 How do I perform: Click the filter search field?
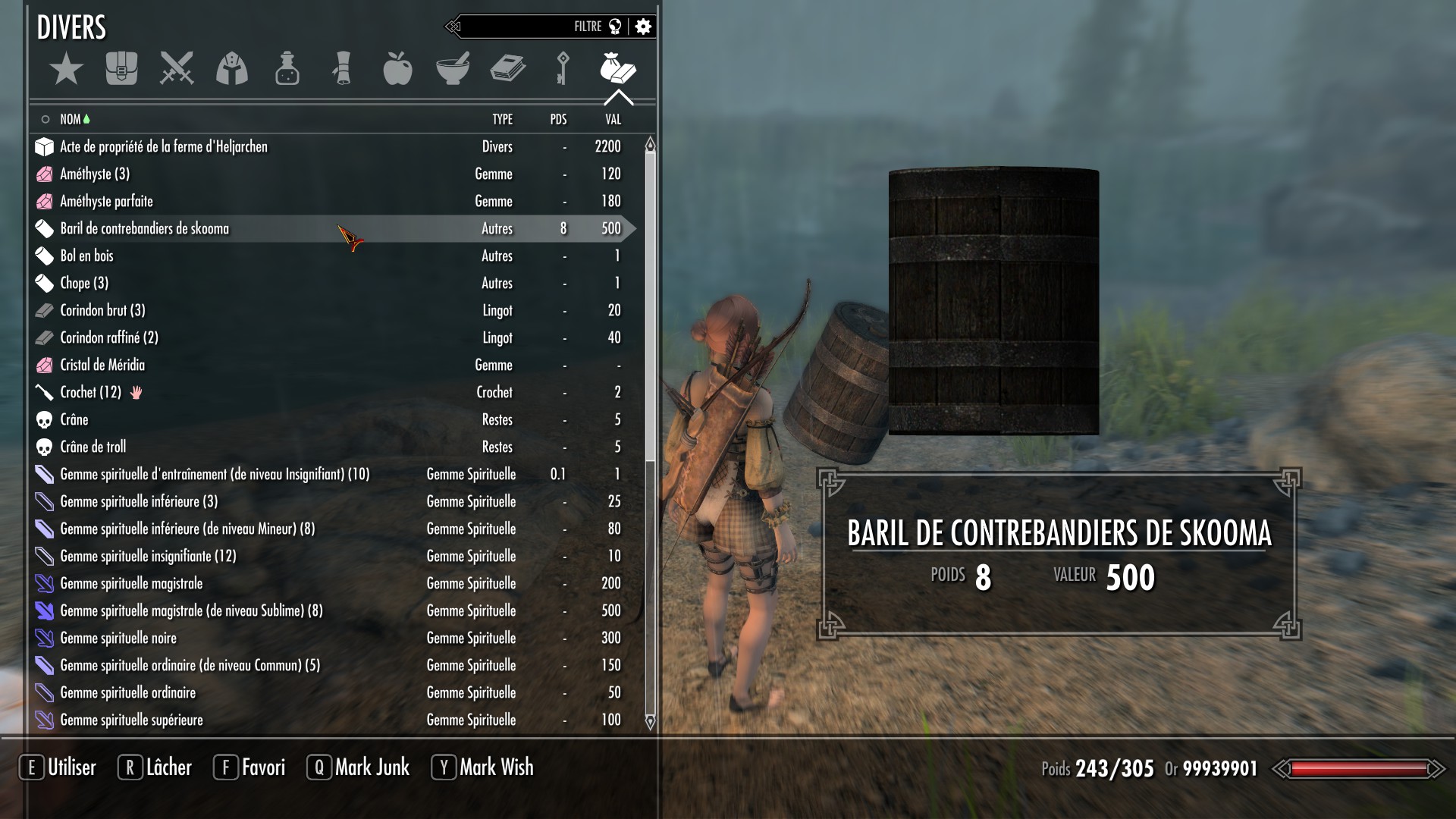[x=516, y=27]
